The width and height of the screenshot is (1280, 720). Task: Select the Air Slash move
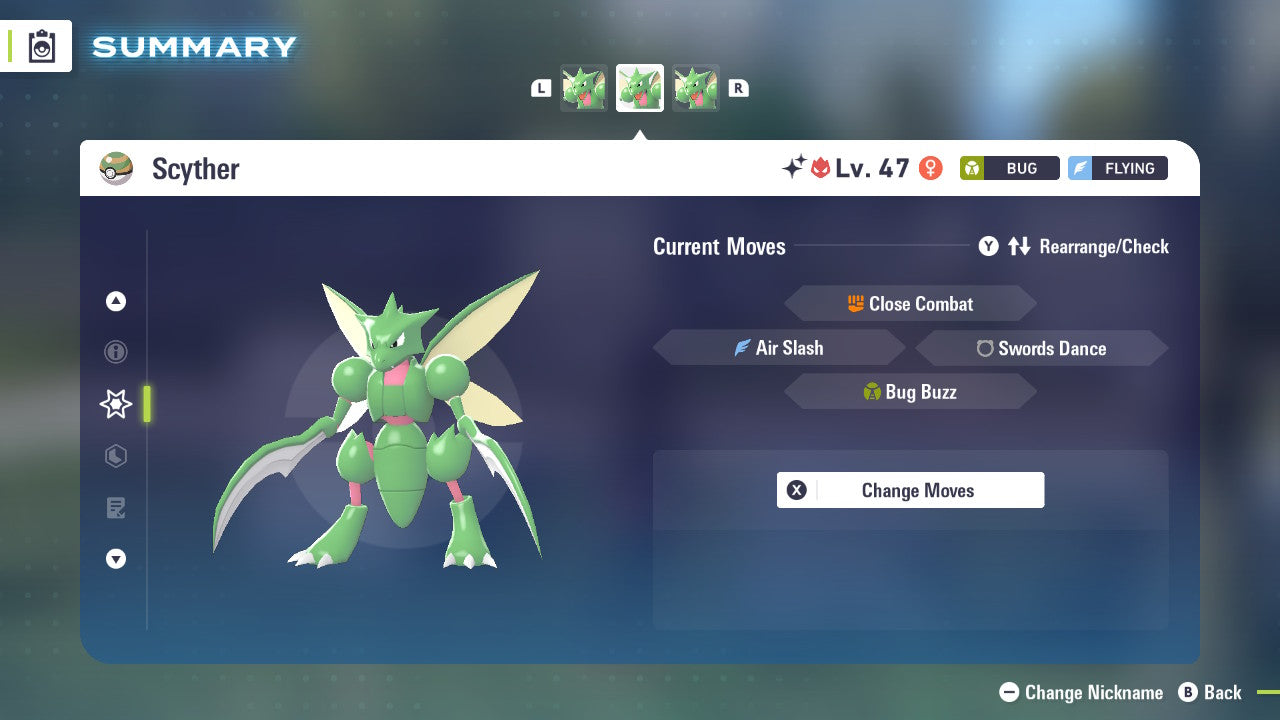779,348
